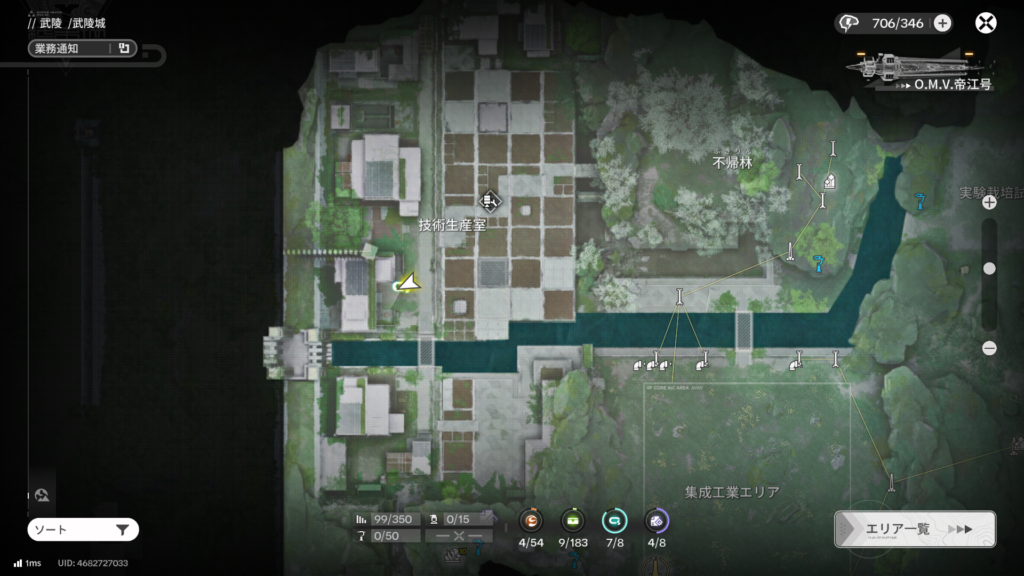Click the dome icon above ソート
Viewport: 1024px width, 576px height.
click(42, 494)
